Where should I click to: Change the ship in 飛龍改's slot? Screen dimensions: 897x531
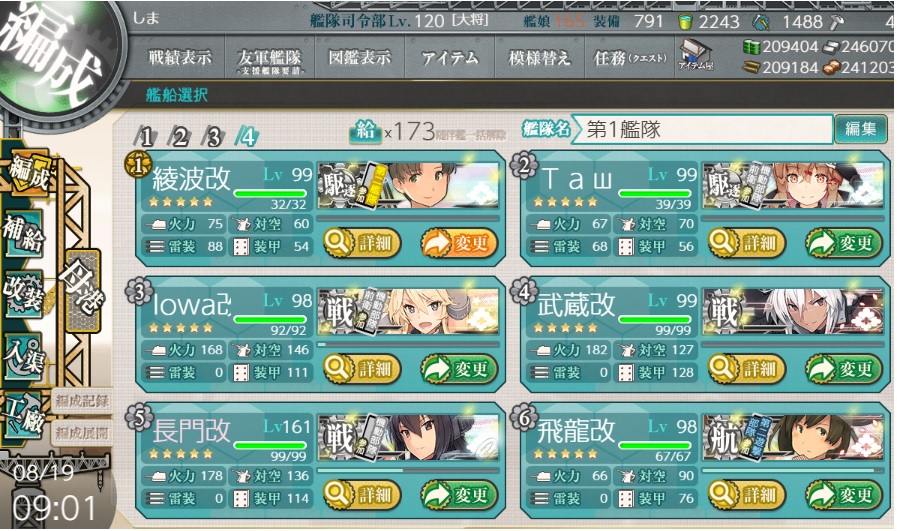click(x=844, y=494)
